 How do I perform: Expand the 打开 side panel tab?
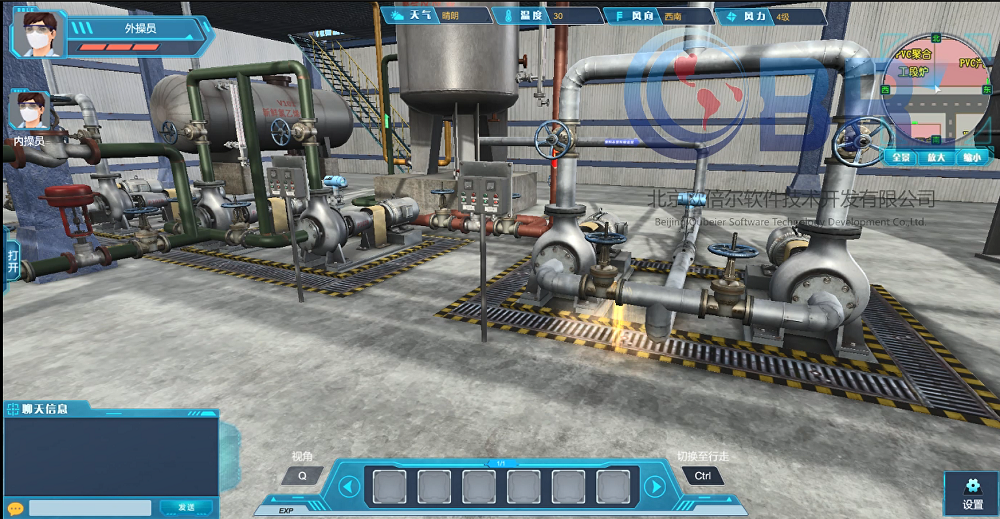(12, 262)
